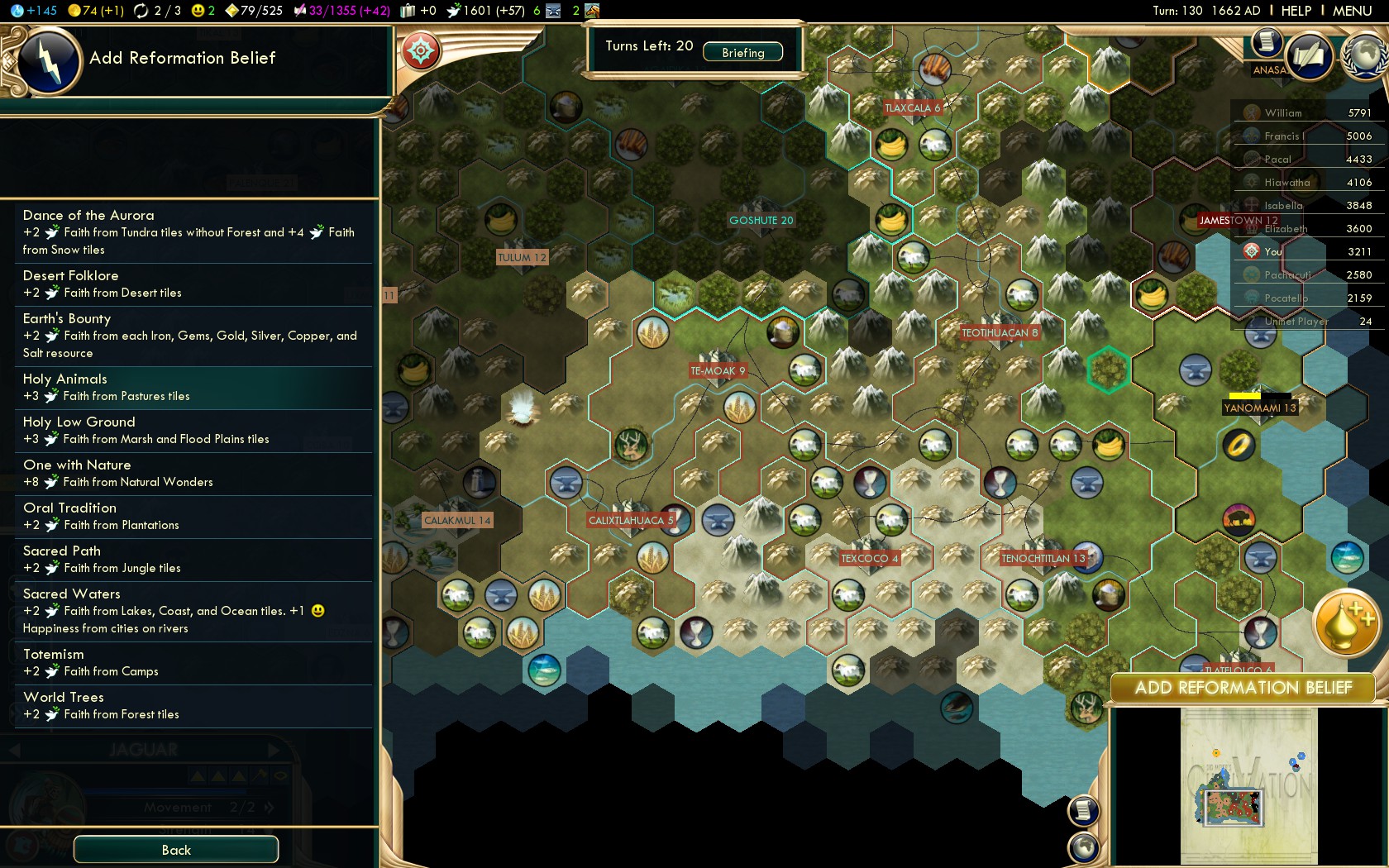1389x868 pixels.
Task: Open the game MENU
Action: [1352, 11]
